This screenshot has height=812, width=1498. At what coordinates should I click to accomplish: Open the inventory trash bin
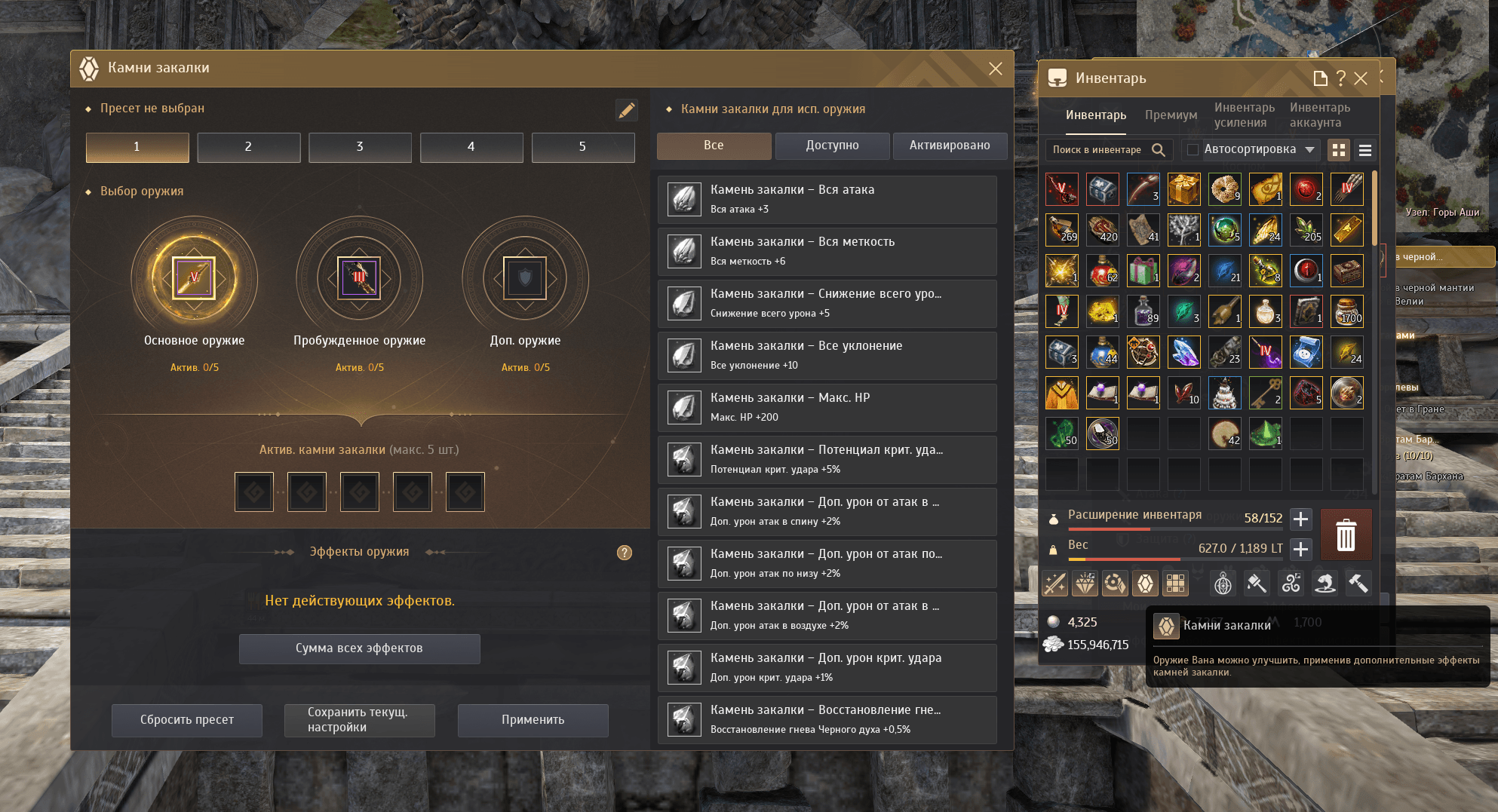click(x=1346, y=535)
